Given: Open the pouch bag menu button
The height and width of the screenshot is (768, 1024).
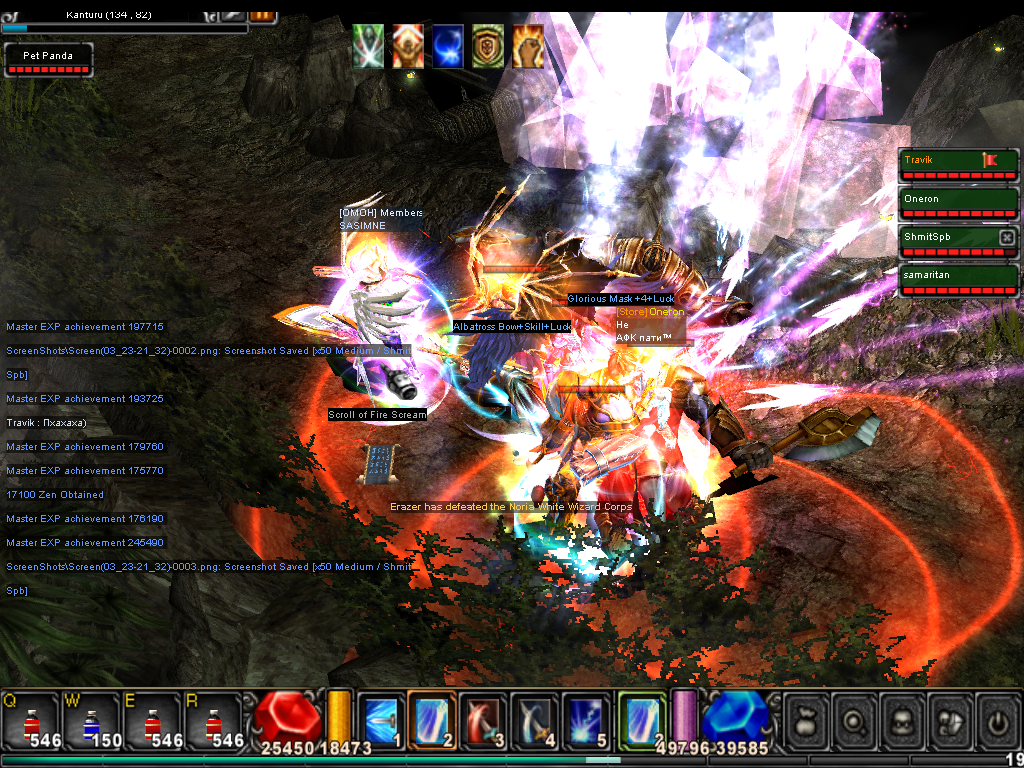Looking at the screenshot, I should pos(806,720).
